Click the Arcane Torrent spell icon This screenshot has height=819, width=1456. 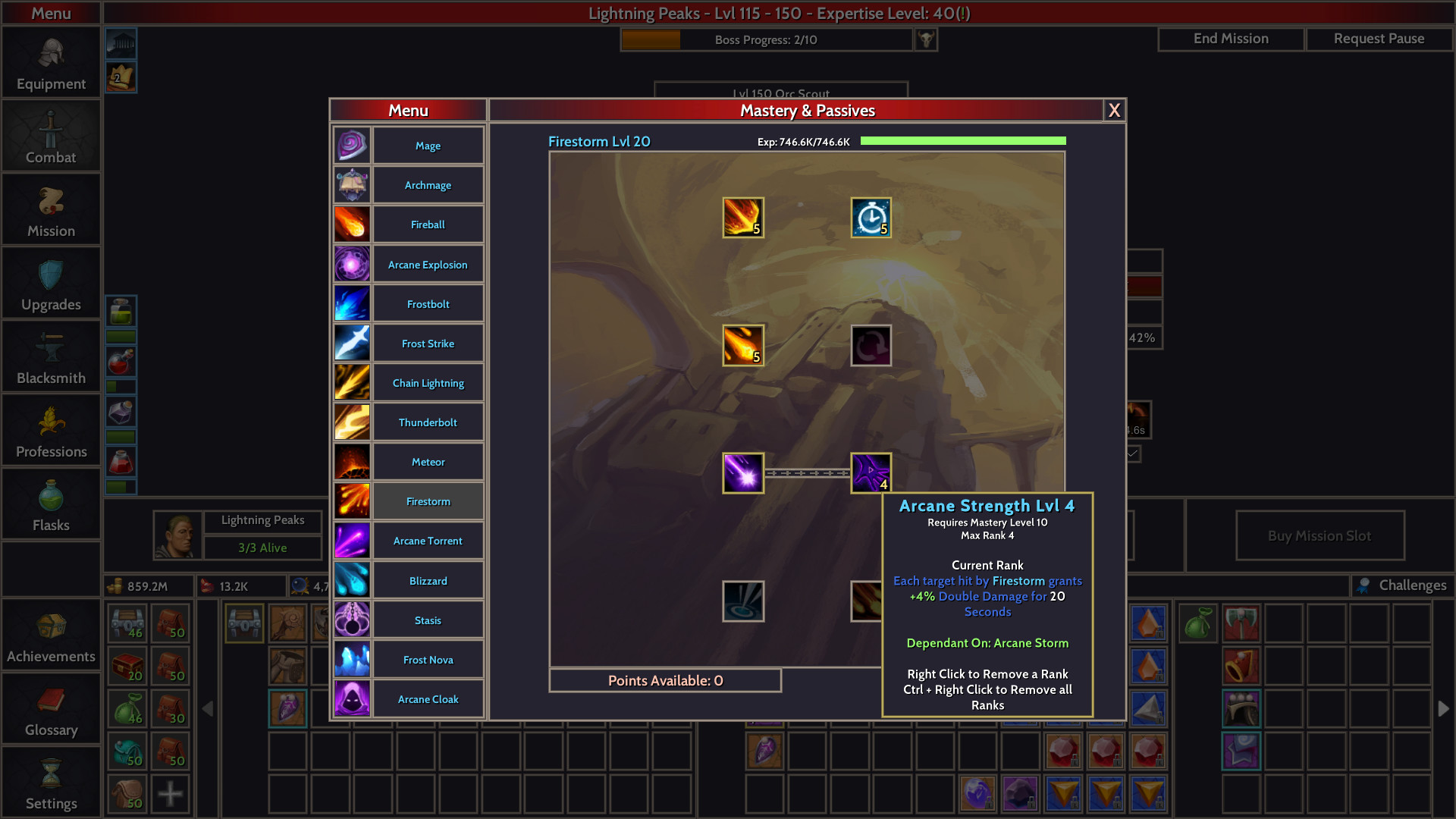pos(352,540)
